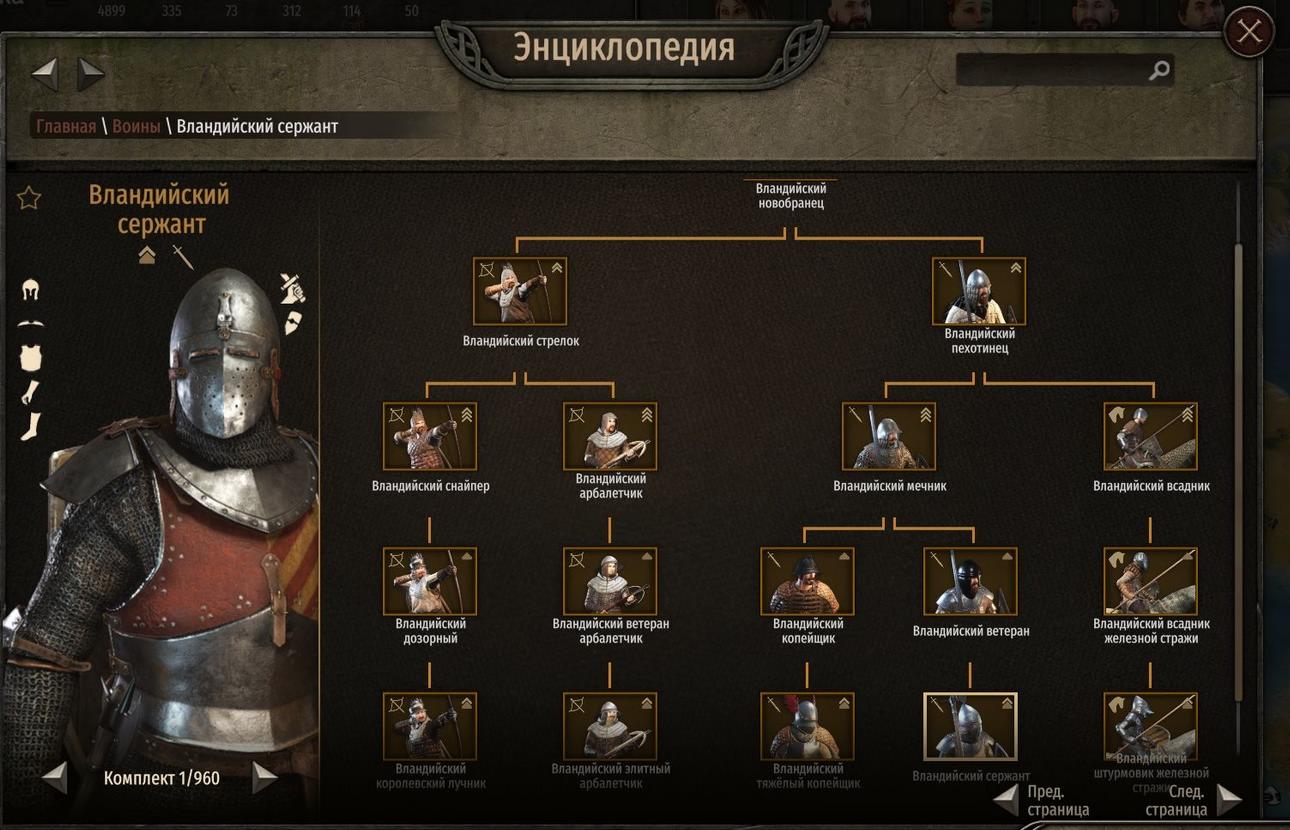Toggle the favorite star for this troop

(x=29, y=198)
